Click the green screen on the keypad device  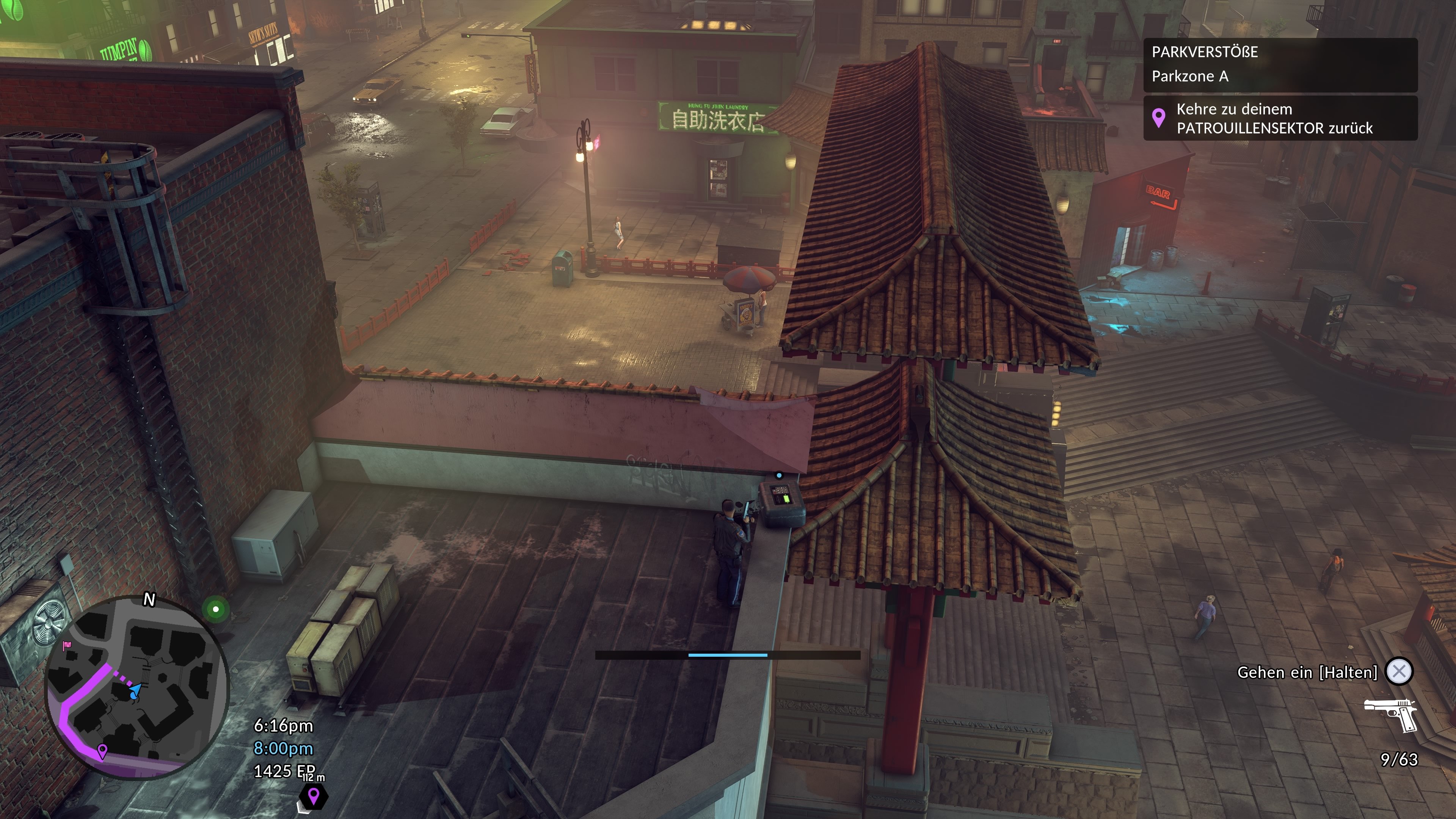(787, 500)
